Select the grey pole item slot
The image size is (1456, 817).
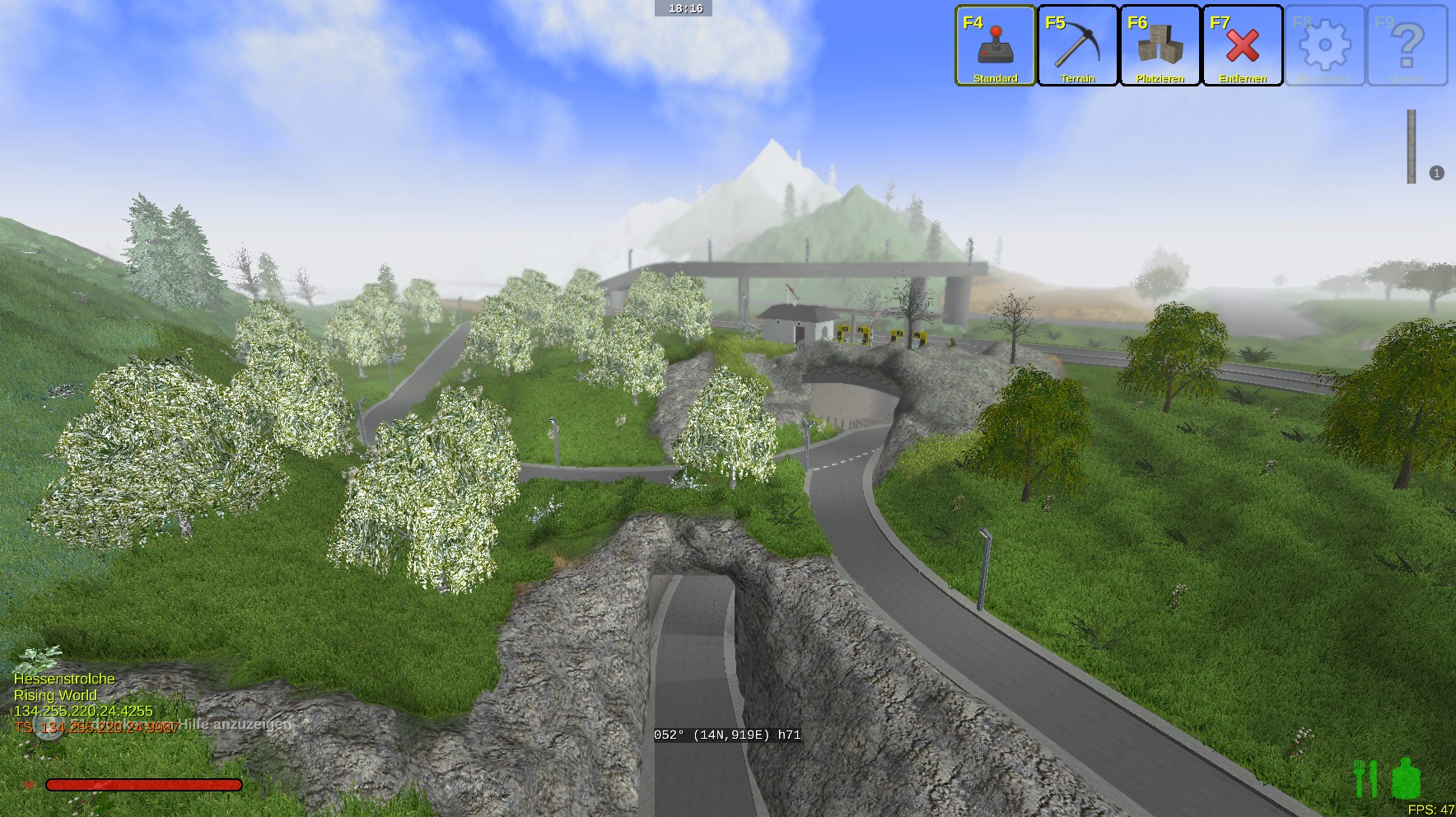1412,147
